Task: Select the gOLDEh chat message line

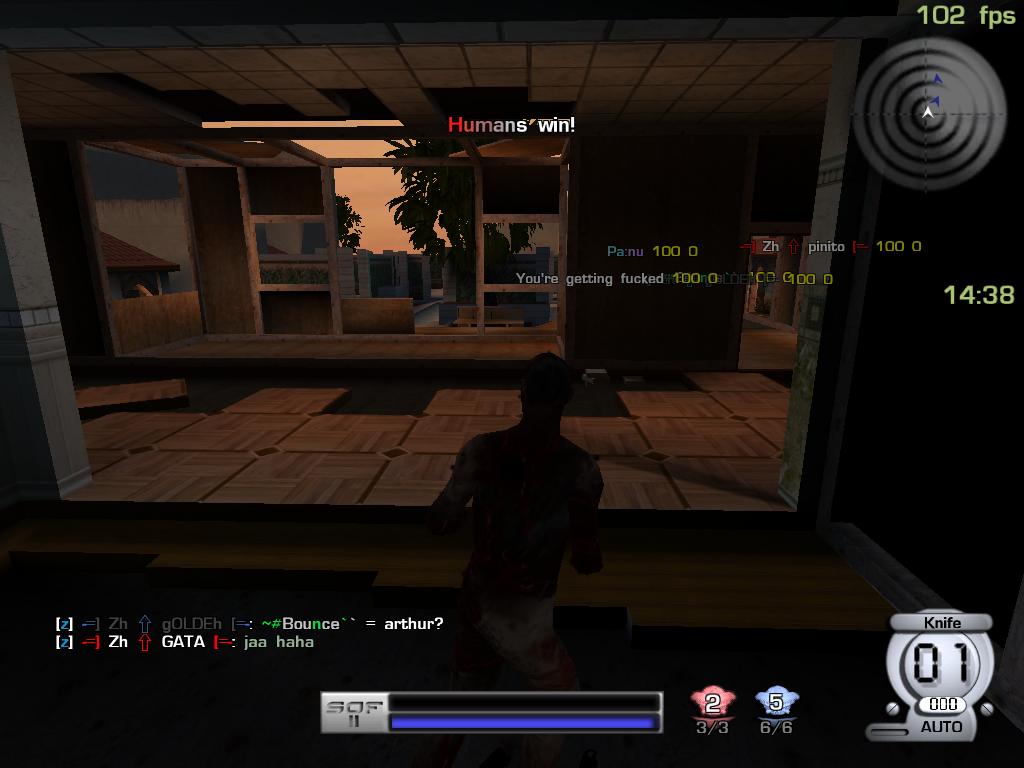Action: pyautogui.click(x=250, y=624)
